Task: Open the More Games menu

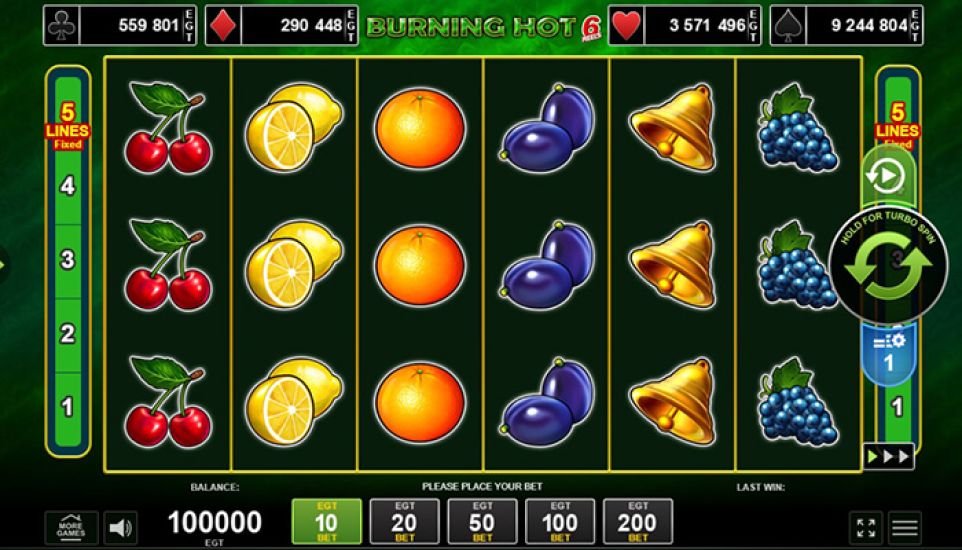Action: point(71,527)
